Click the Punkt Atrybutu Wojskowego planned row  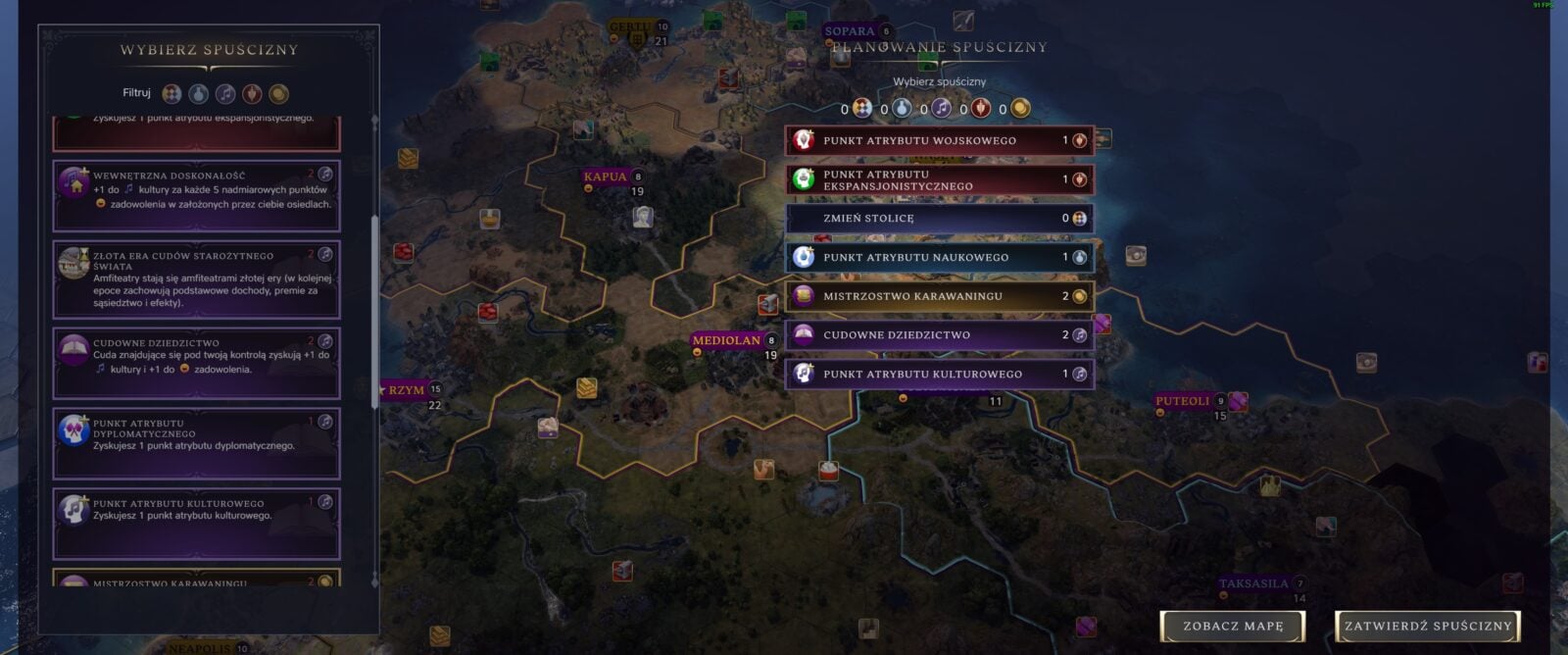(939, 140)
